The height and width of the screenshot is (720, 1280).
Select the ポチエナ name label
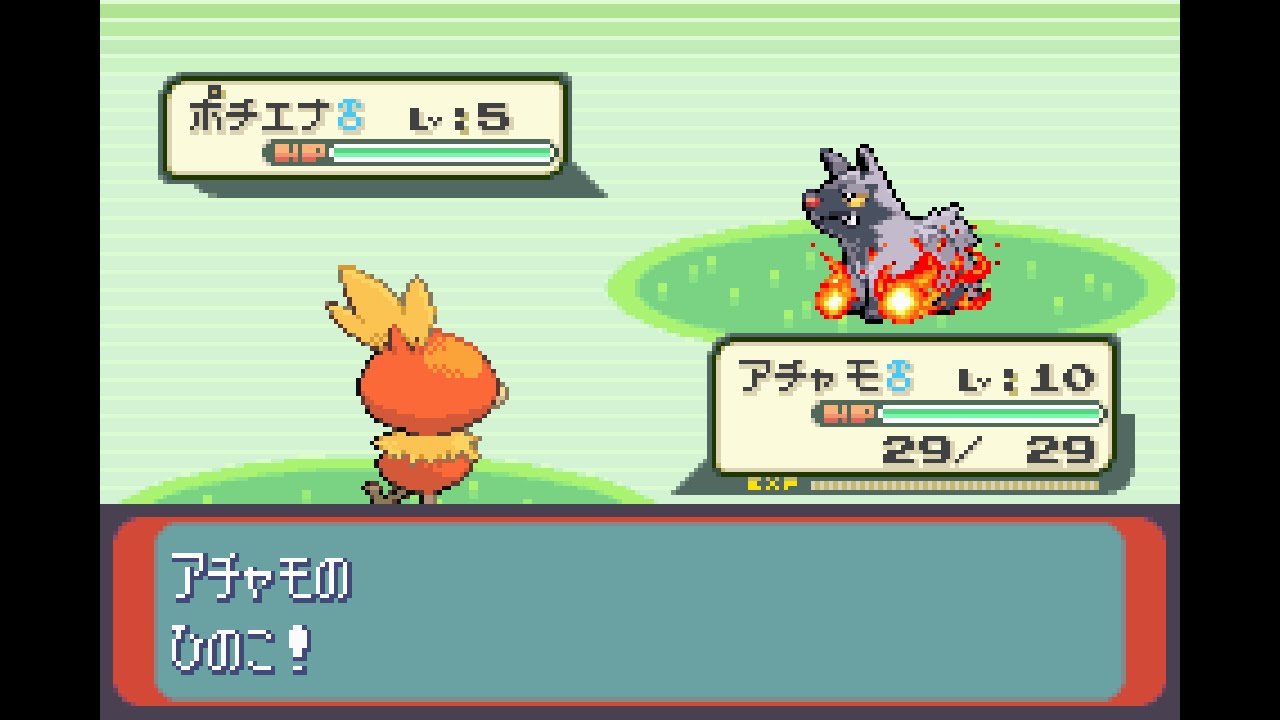262,113
